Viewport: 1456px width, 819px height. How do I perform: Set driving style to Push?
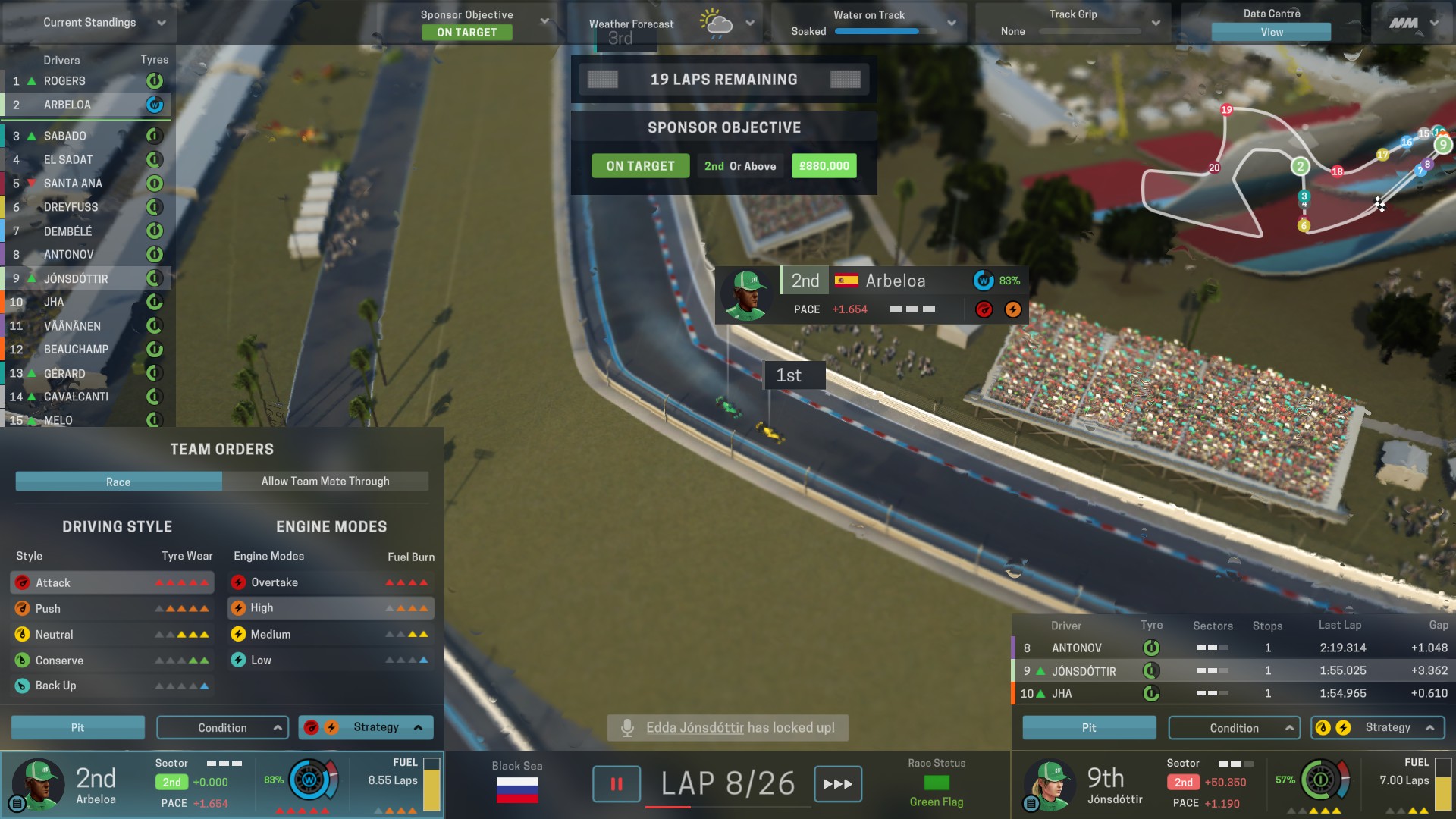click(x=48, y=609)
